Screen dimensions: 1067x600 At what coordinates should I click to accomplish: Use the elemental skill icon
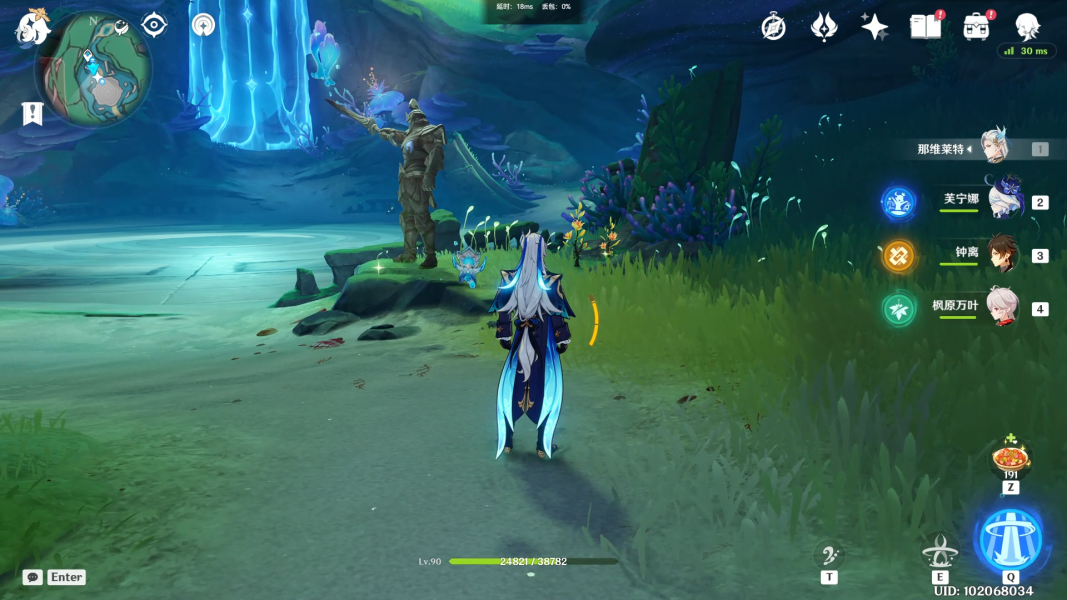[940, 551]
